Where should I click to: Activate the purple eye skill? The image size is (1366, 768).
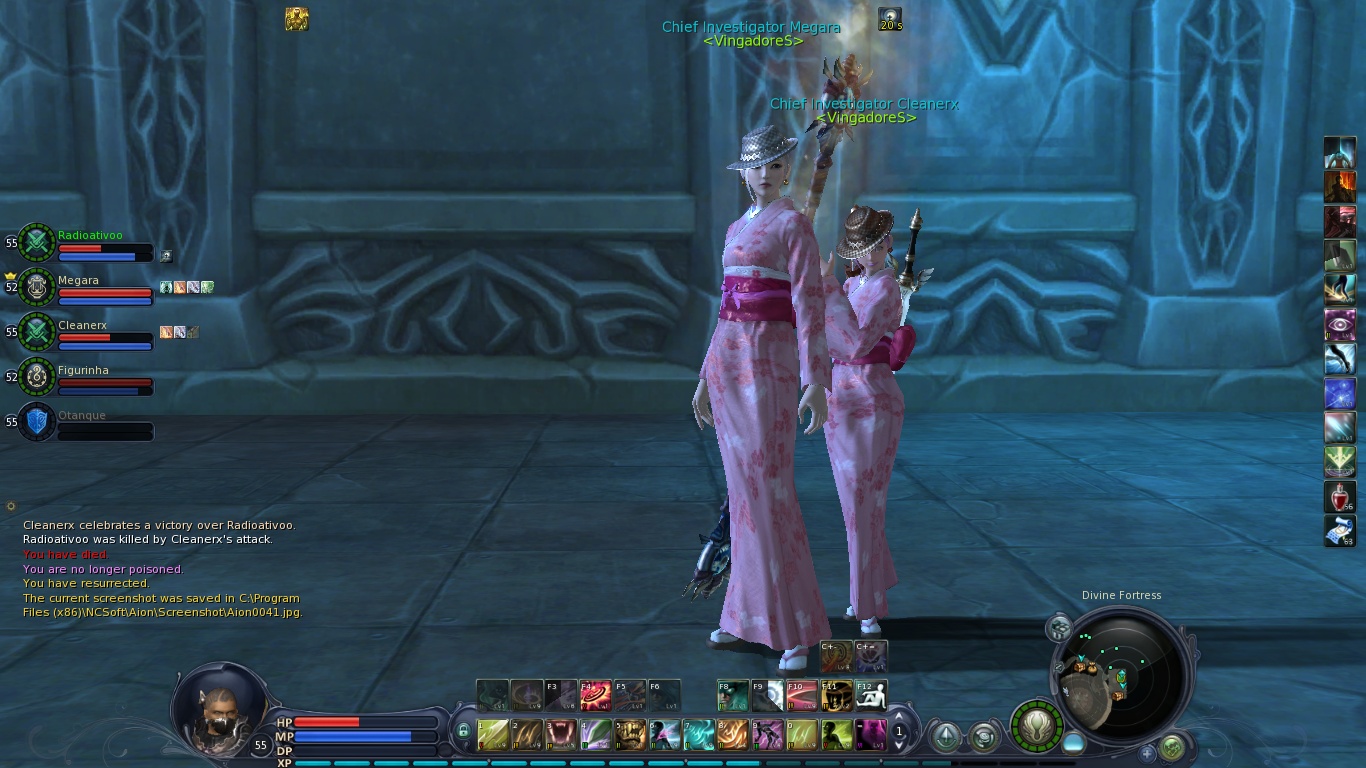(x=1340, y=325)
